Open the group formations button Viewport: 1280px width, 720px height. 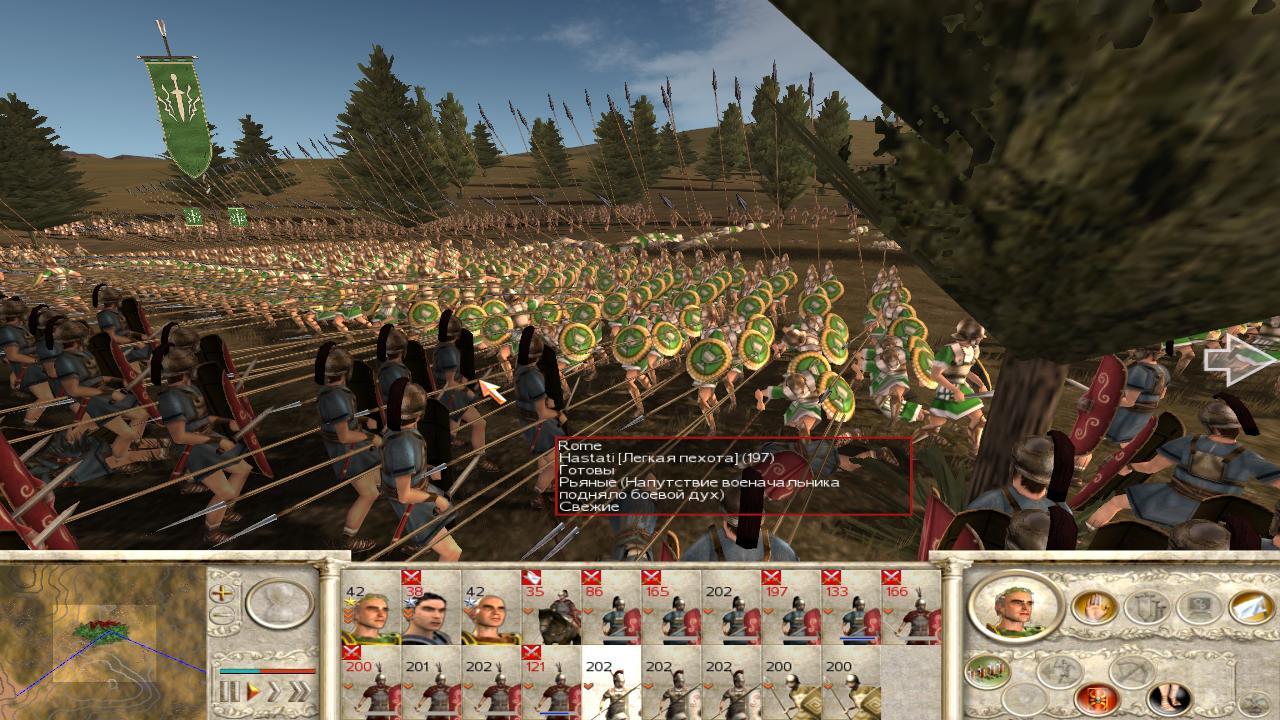tap(986, 671)
